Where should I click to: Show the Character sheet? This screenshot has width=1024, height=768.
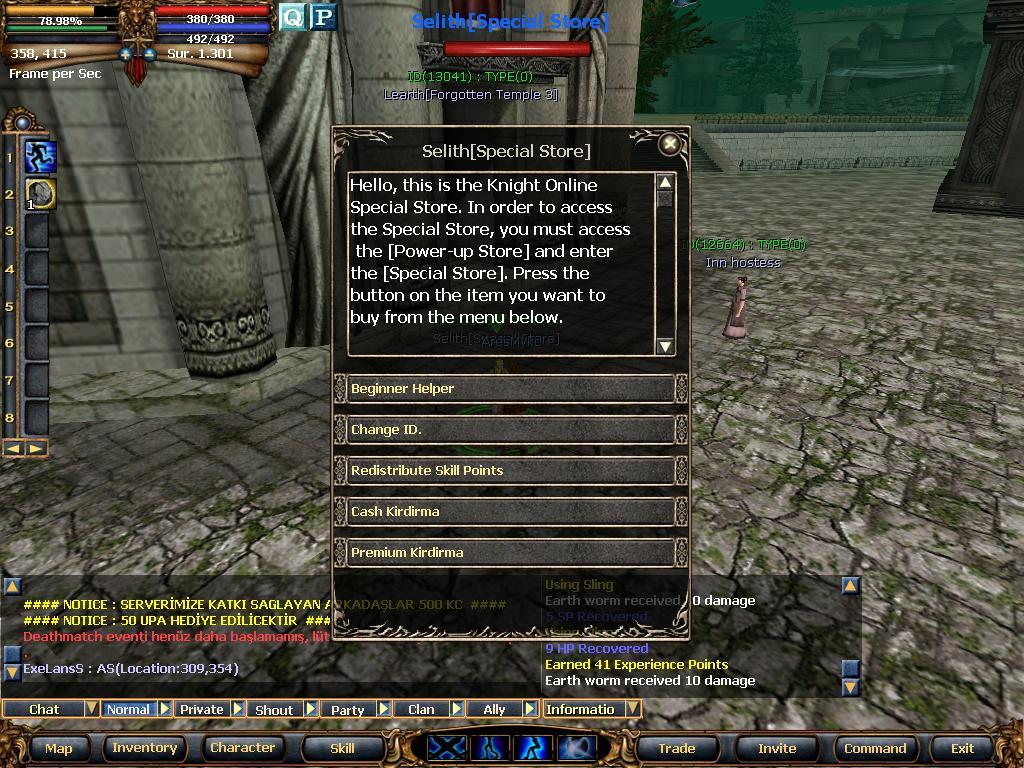coord(242,748)
